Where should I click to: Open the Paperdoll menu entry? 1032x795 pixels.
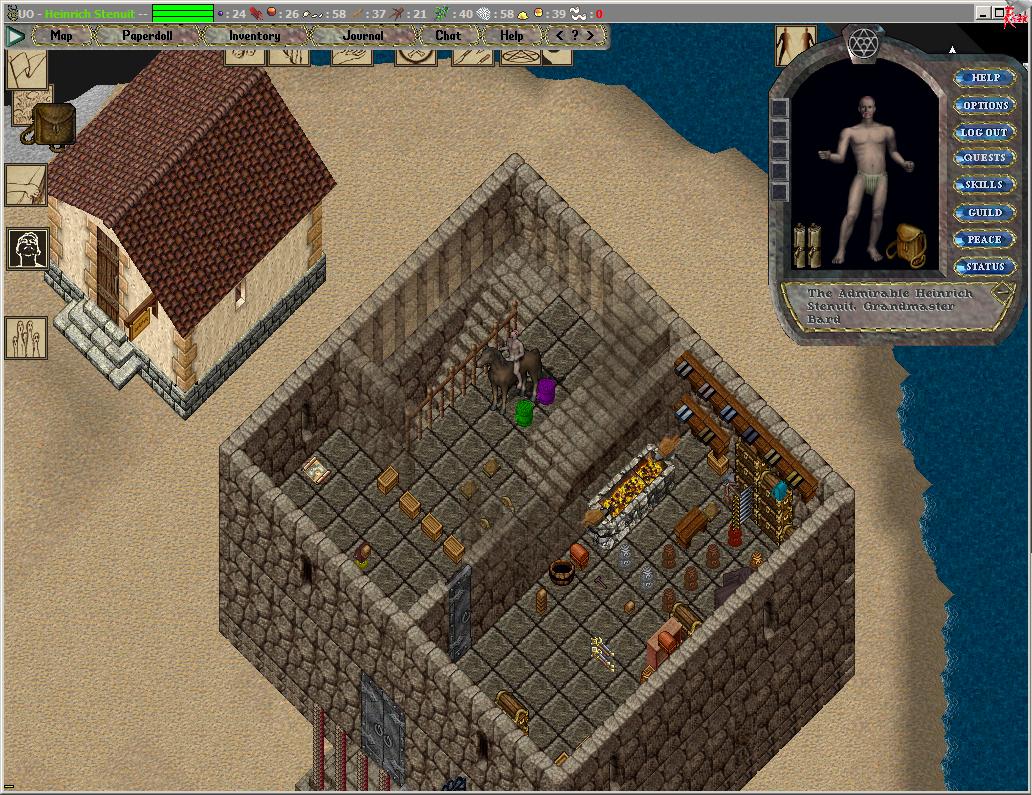[147, 36]
